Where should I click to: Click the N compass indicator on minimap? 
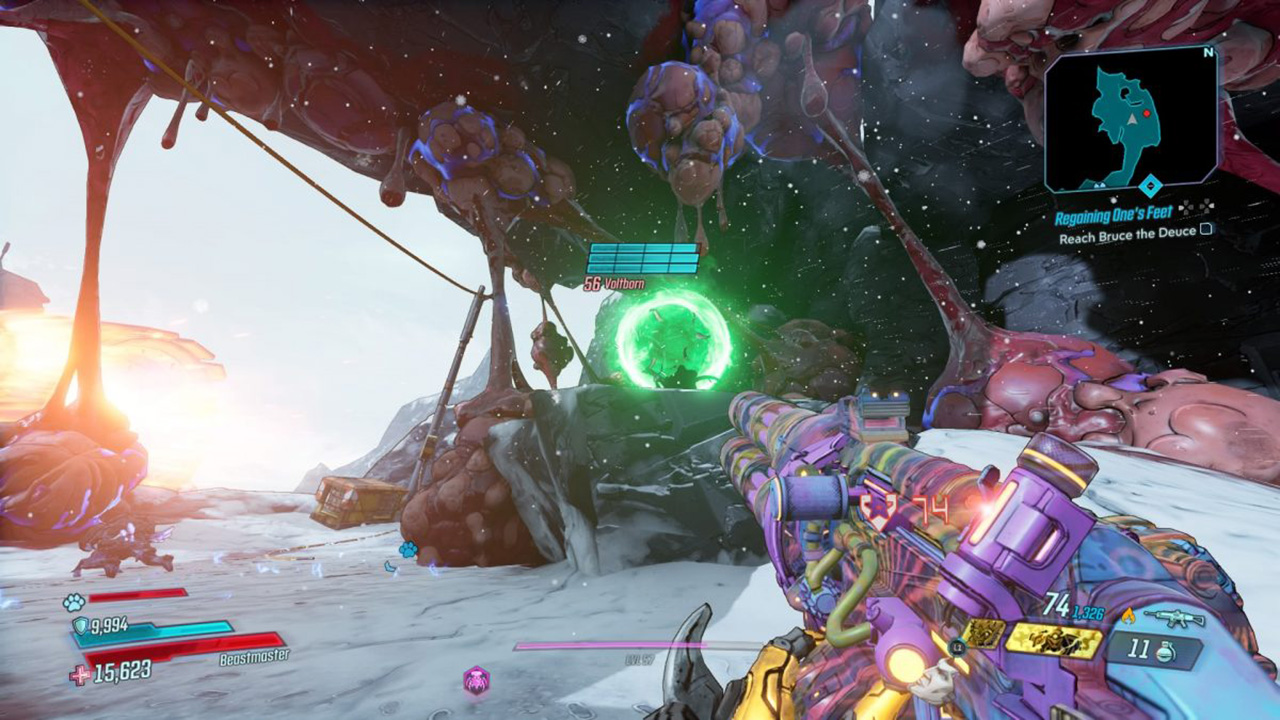click(1208, 52)
